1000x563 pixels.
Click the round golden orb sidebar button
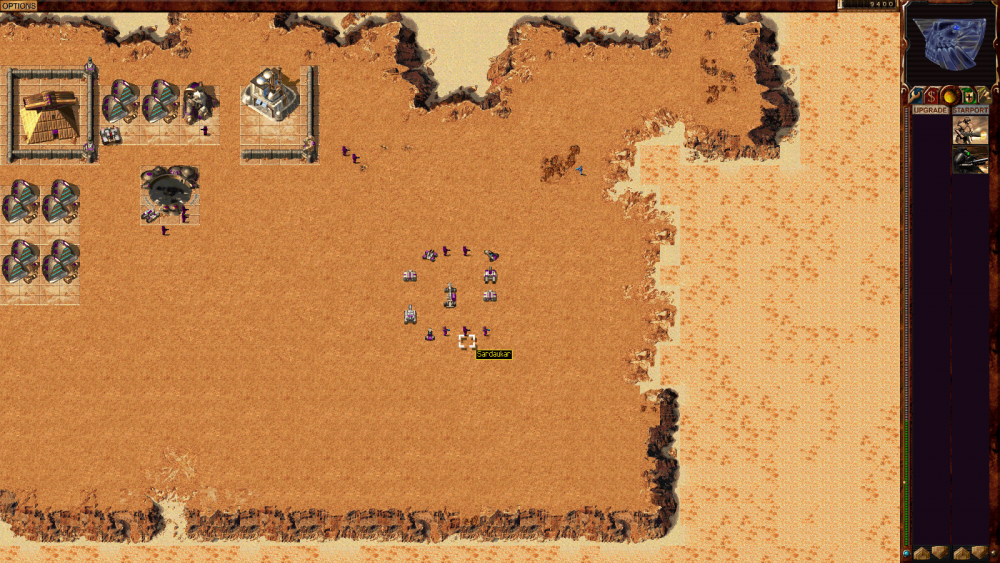[950, 96]
